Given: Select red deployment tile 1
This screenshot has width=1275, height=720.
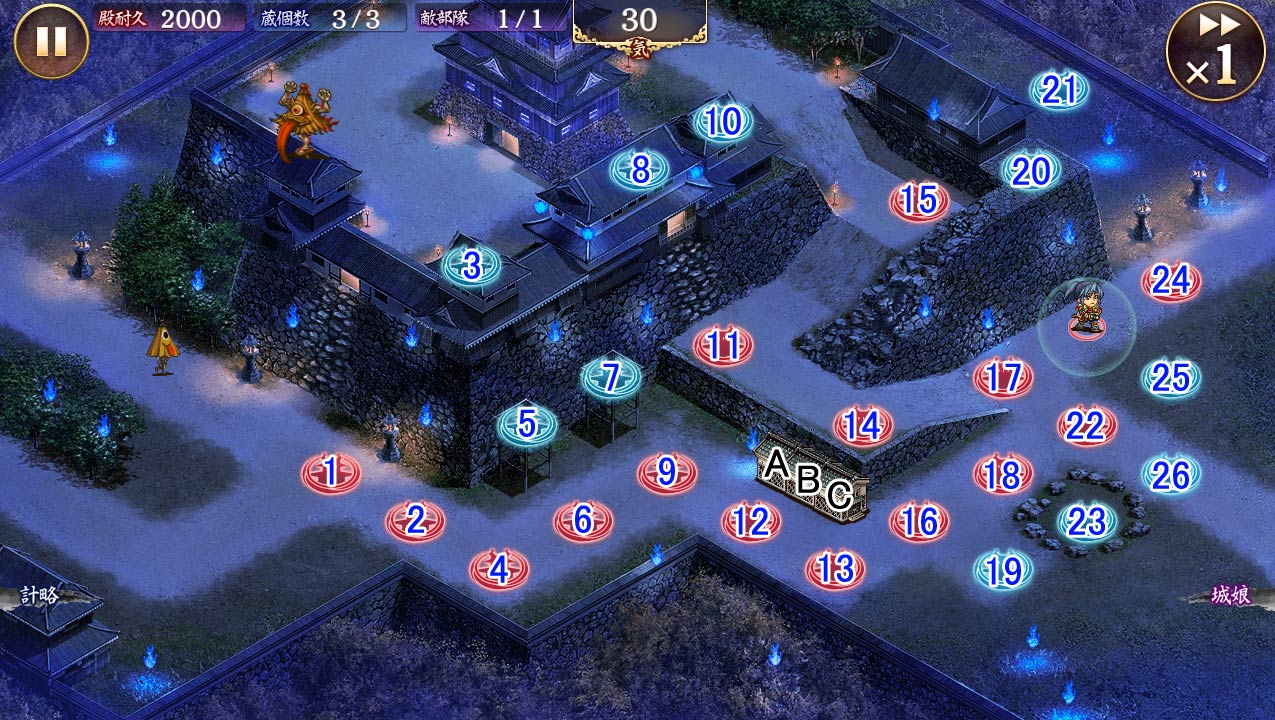Looking at the screenshot, I should pos(331,471).
